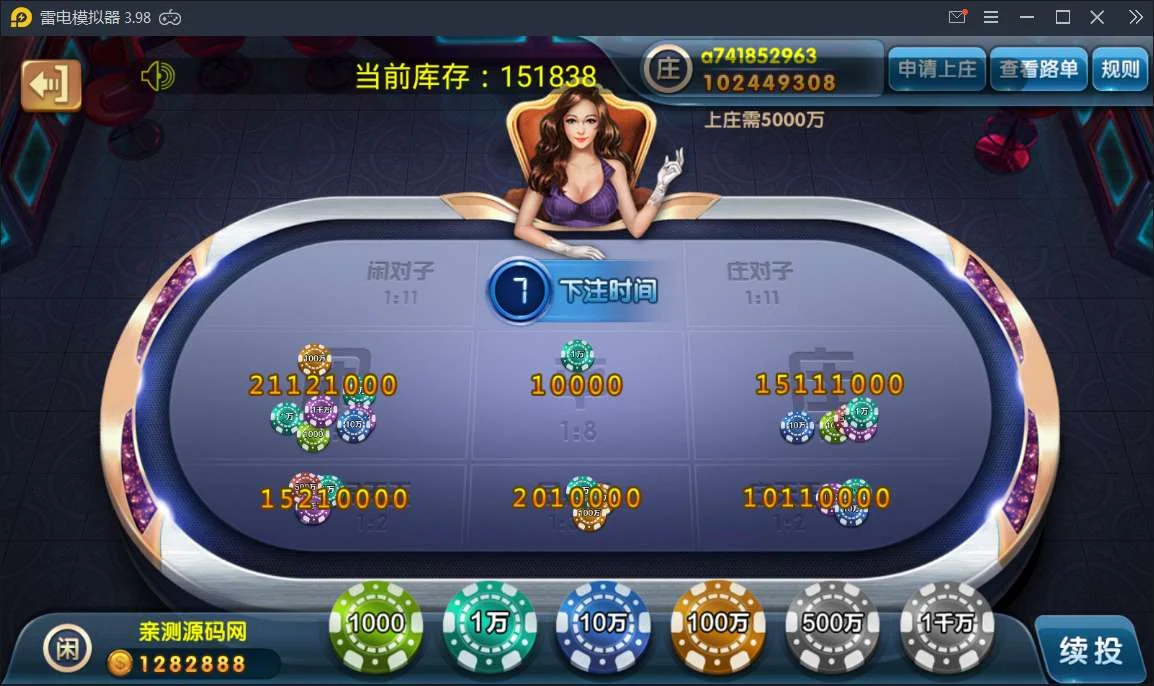The height and width of the screenshot is (686, 1154).
Task: Show the 规则 rules panel
Action: coord(1119,69)
